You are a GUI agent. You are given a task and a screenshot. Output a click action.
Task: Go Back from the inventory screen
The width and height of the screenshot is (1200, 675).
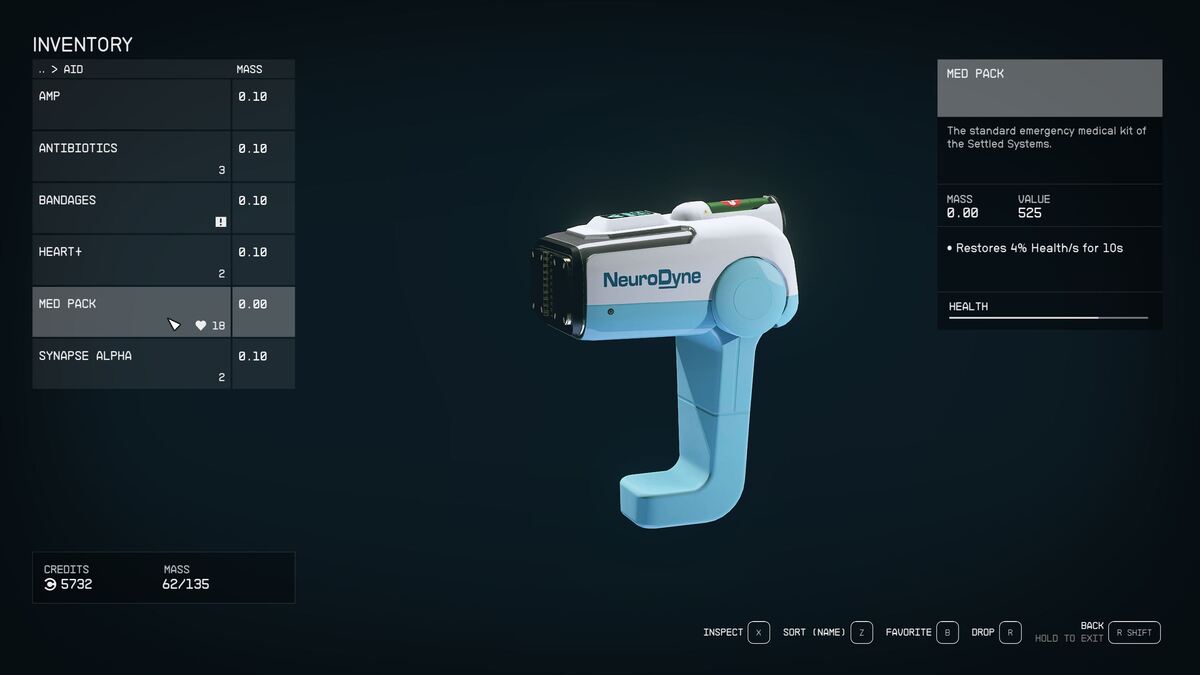pyautogui.click(x=1092, y=626)
